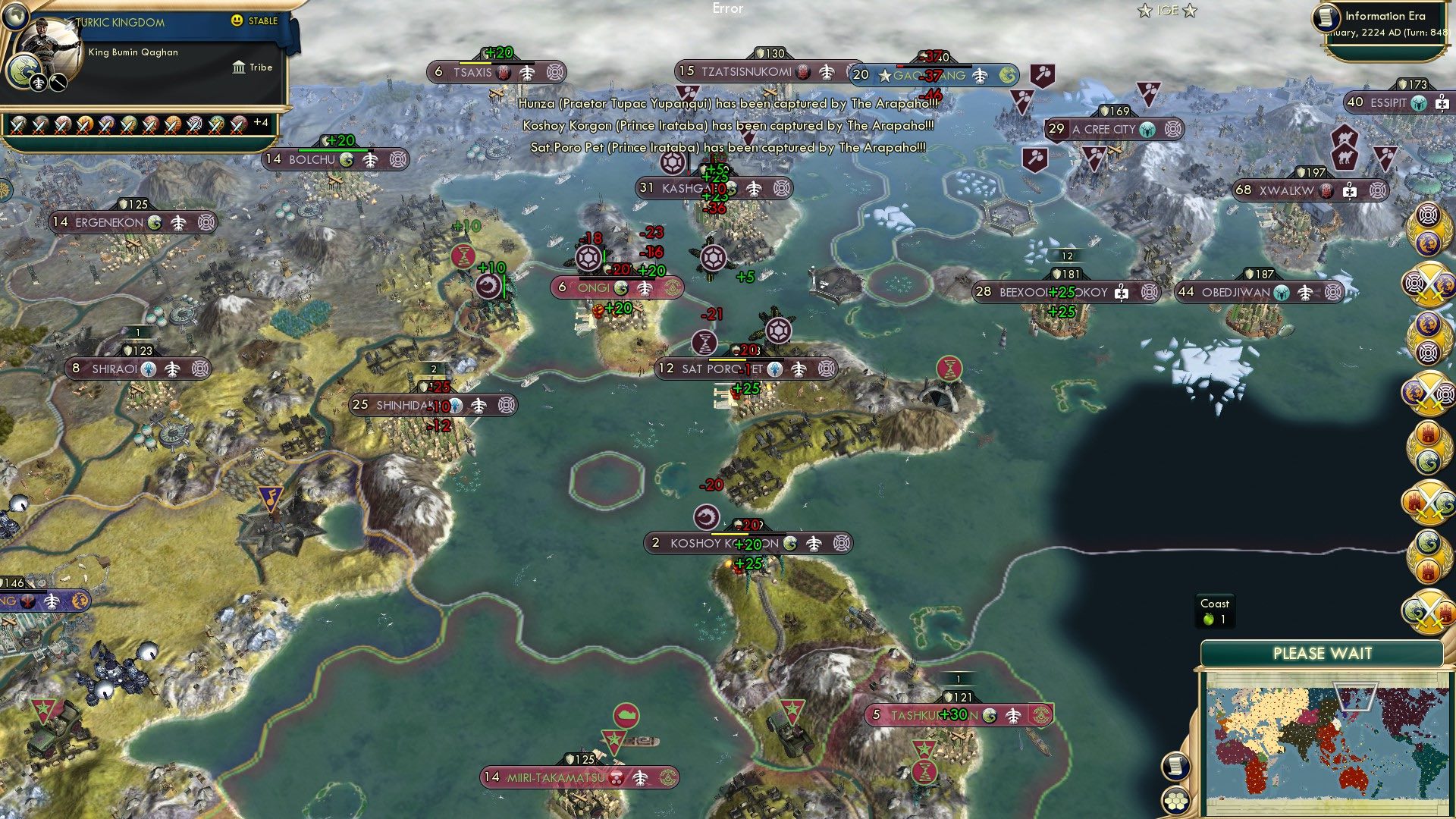
Task: Click the war bubble above the minimap
Action: pos(1428,612)
